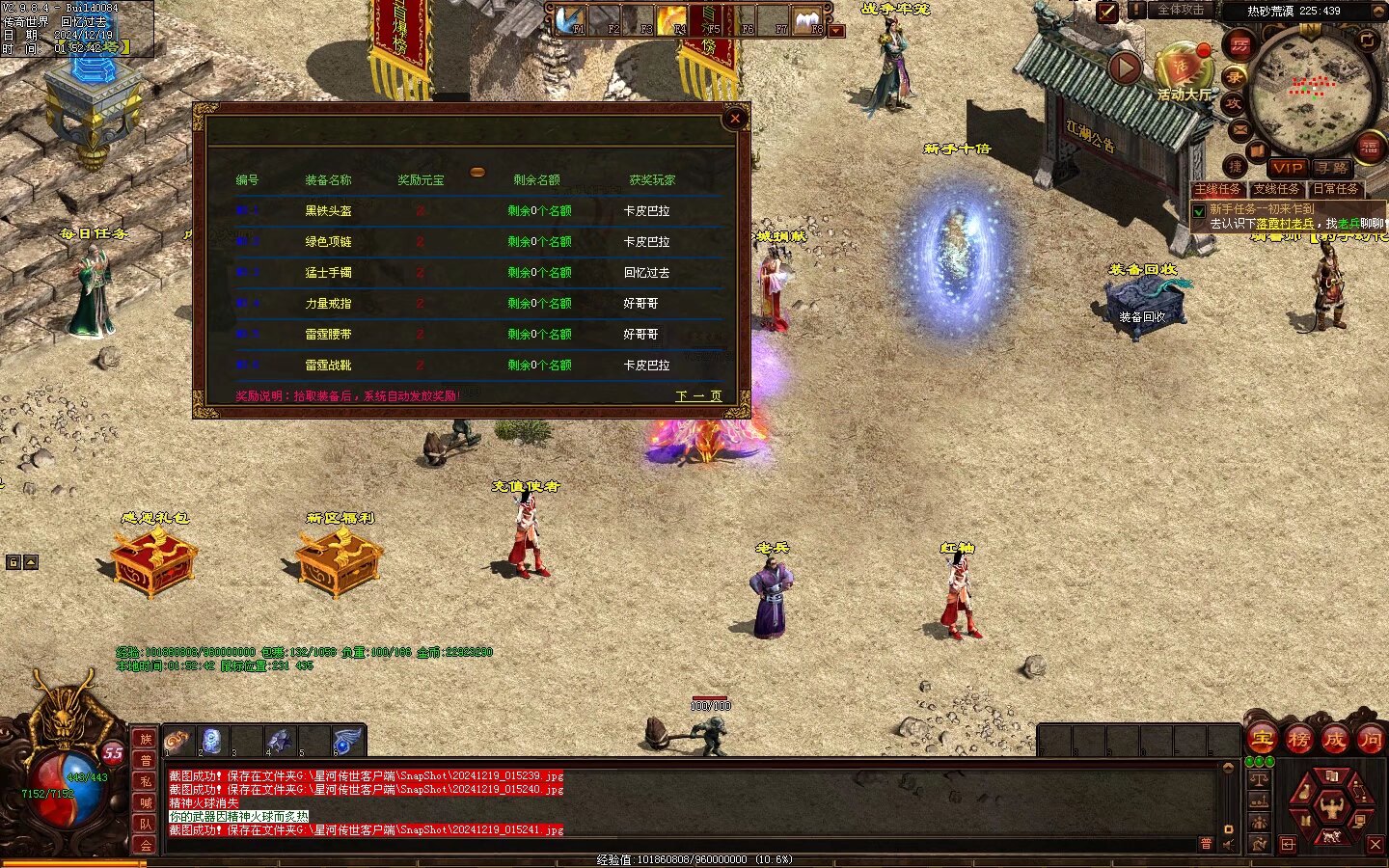The height and width of the screenshot is (868, 1389).
Task: Select the 队 team chat channel
Action: (146, 824)
